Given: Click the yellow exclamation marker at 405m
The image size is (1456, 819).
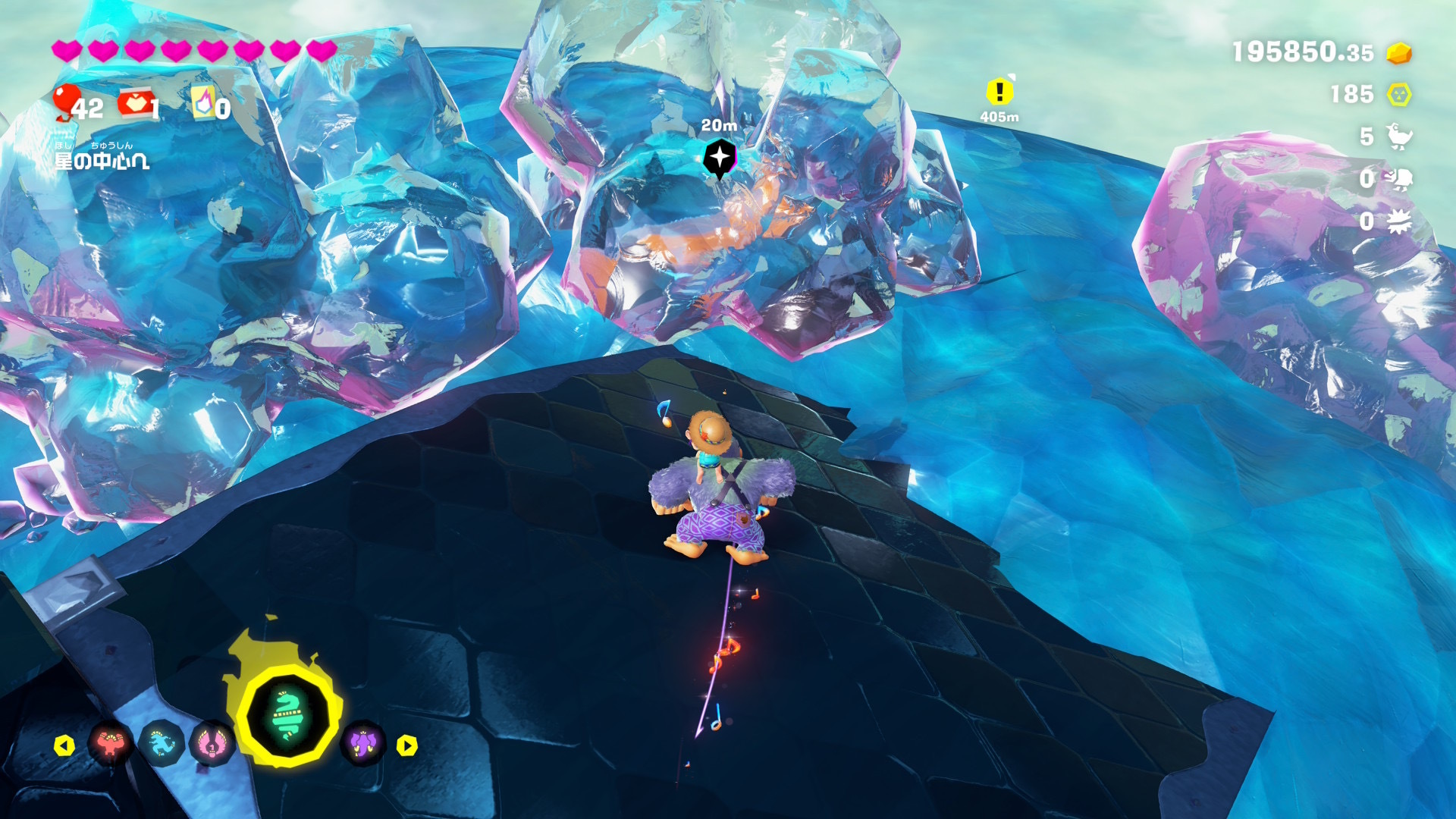Looking at the screenshot, I should [999, 93].
